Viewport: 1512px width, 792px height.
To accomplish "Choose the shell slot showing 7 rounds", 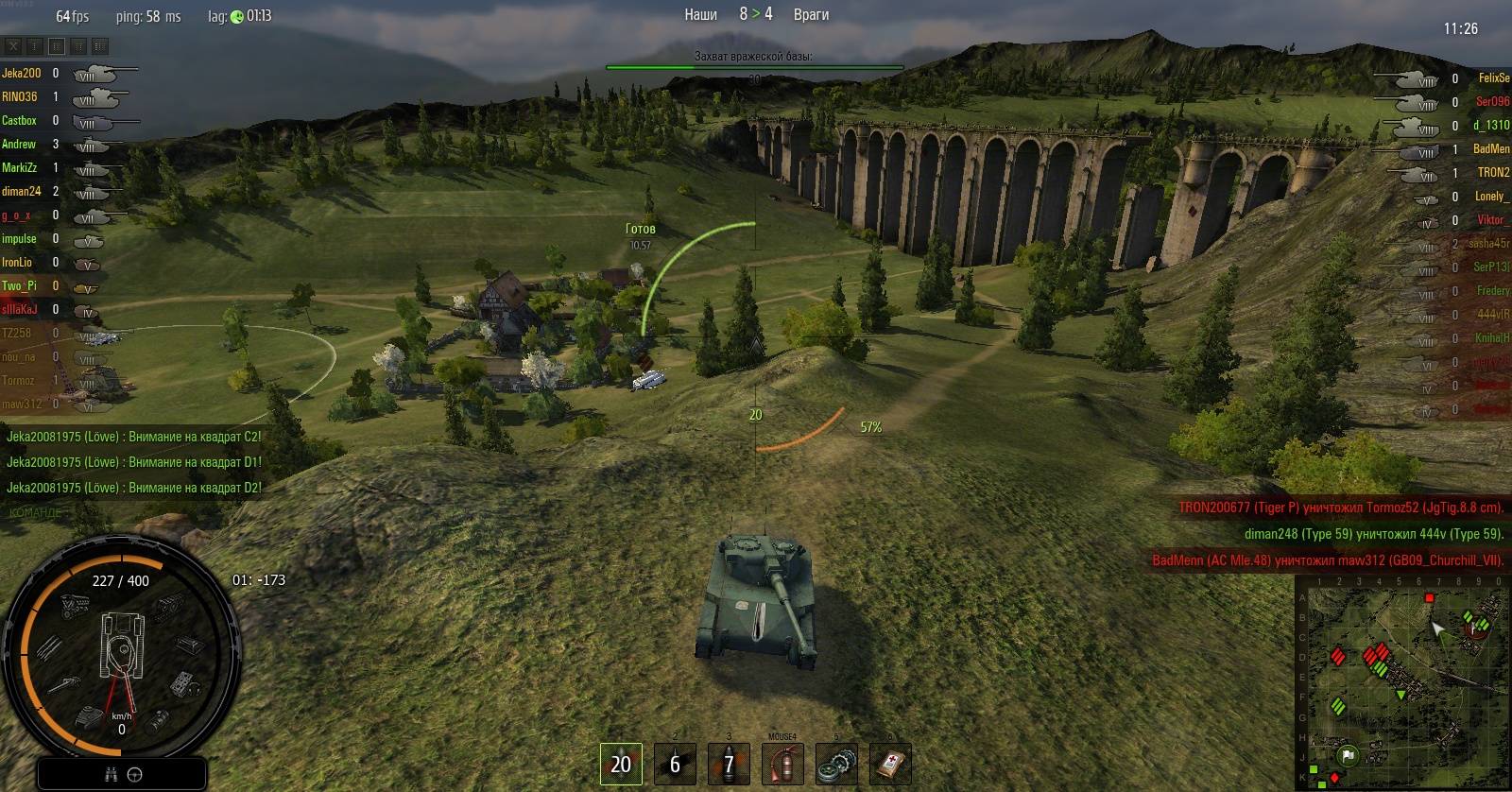I will [x=729, y=764].
